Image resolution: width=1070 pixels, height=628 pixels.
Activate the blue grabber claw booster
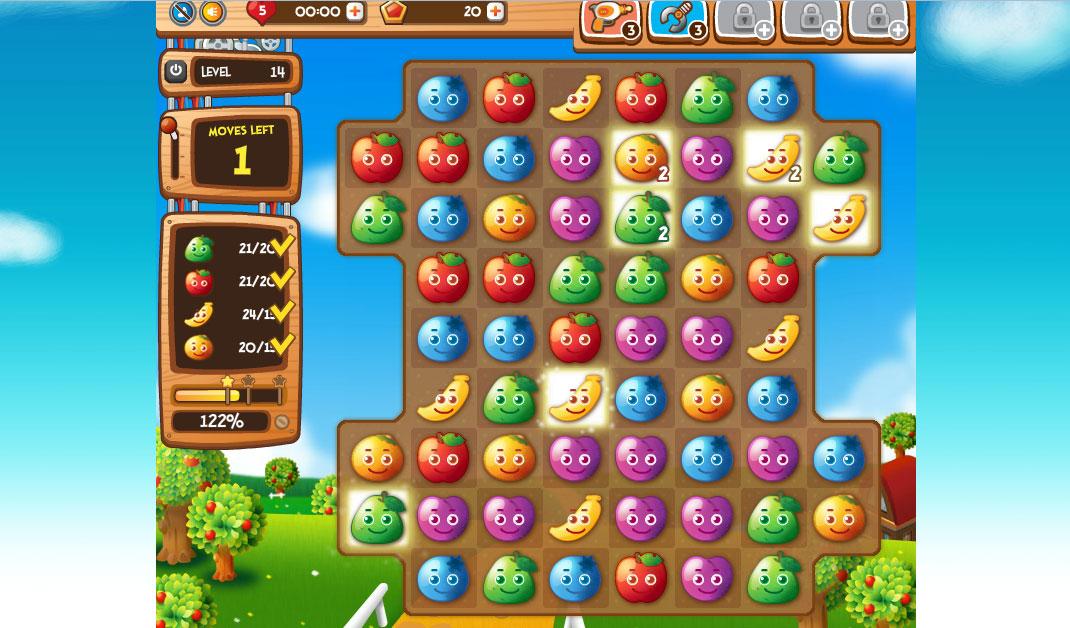(x=678, y=20)
